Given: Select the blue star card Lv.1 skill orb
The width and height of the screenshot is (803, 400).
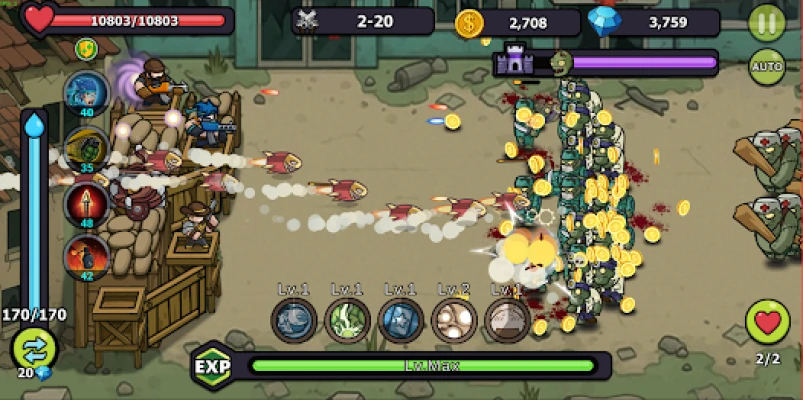Looking at the screenshot, I should 401,320.
